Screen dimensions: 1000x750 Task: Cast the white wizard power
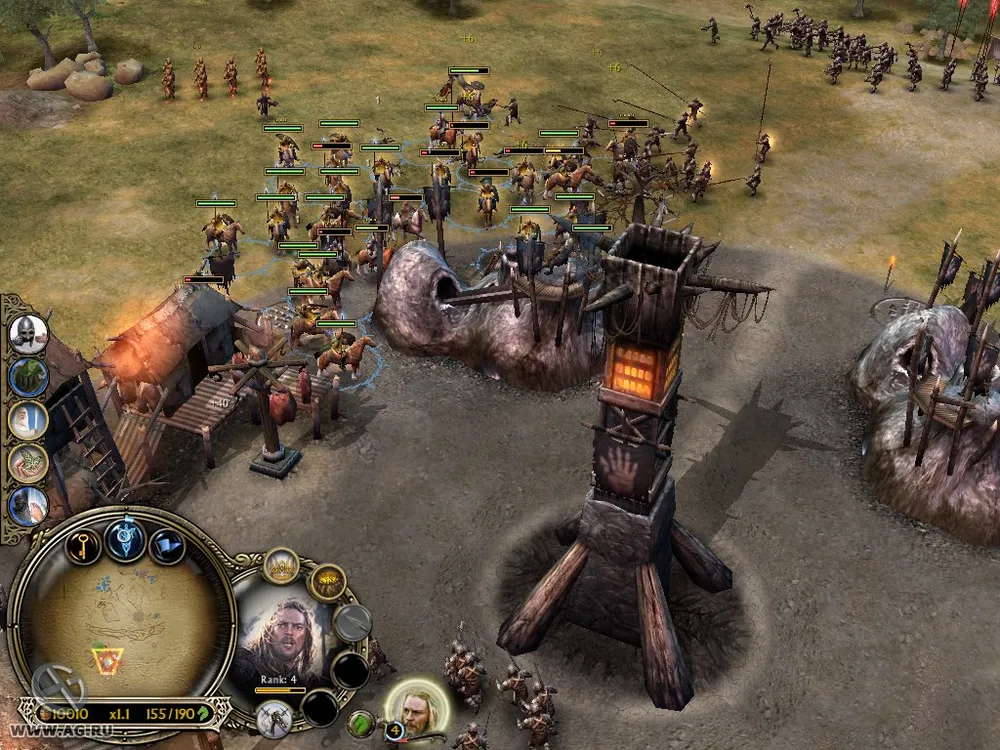(x=29, y=420)
